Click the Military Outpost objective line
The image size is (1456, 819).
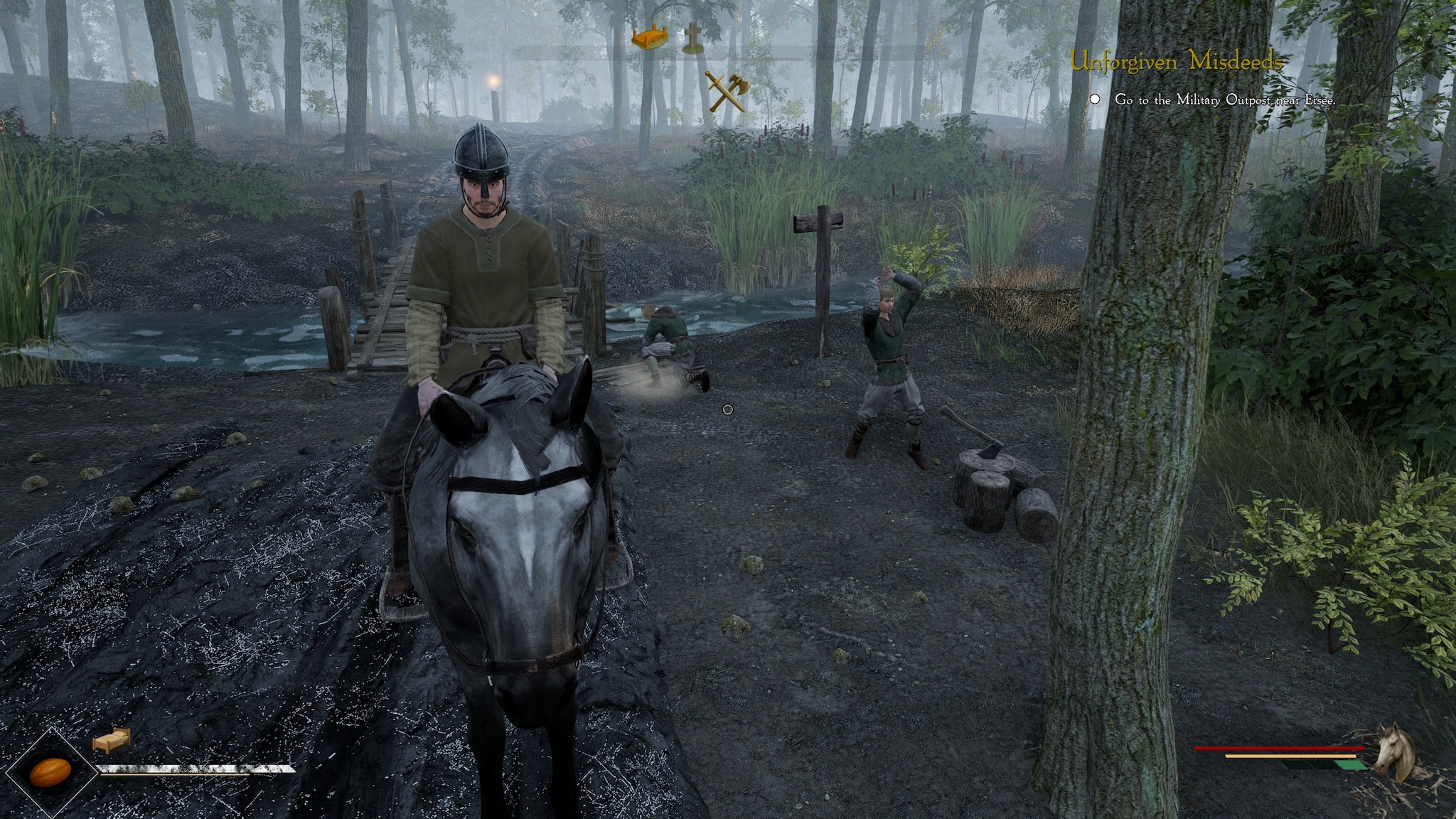(1224, 100)
